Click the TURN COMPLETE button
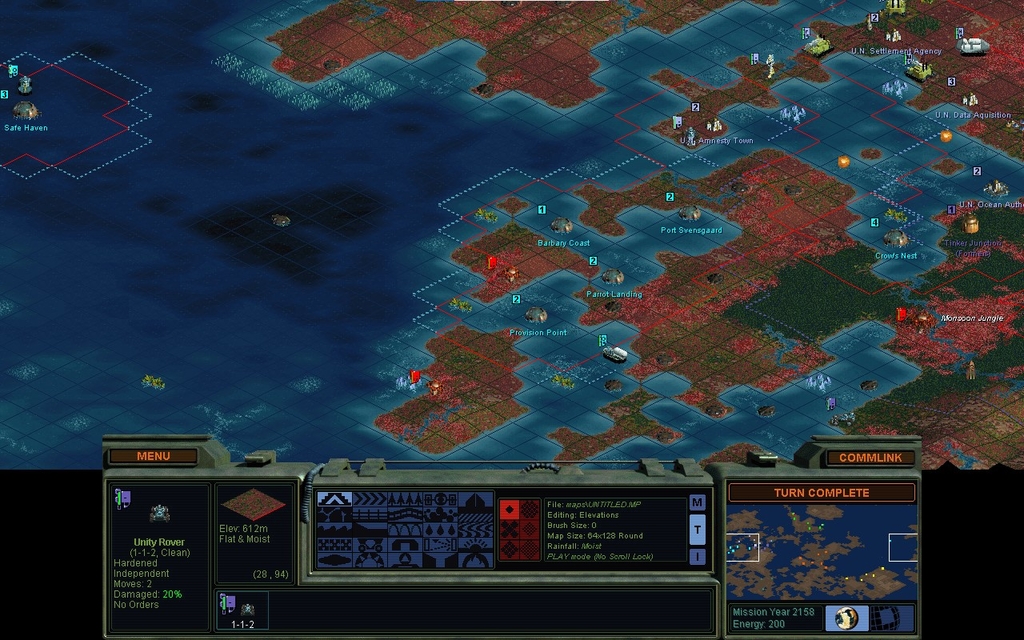 (x=821, y=493)
